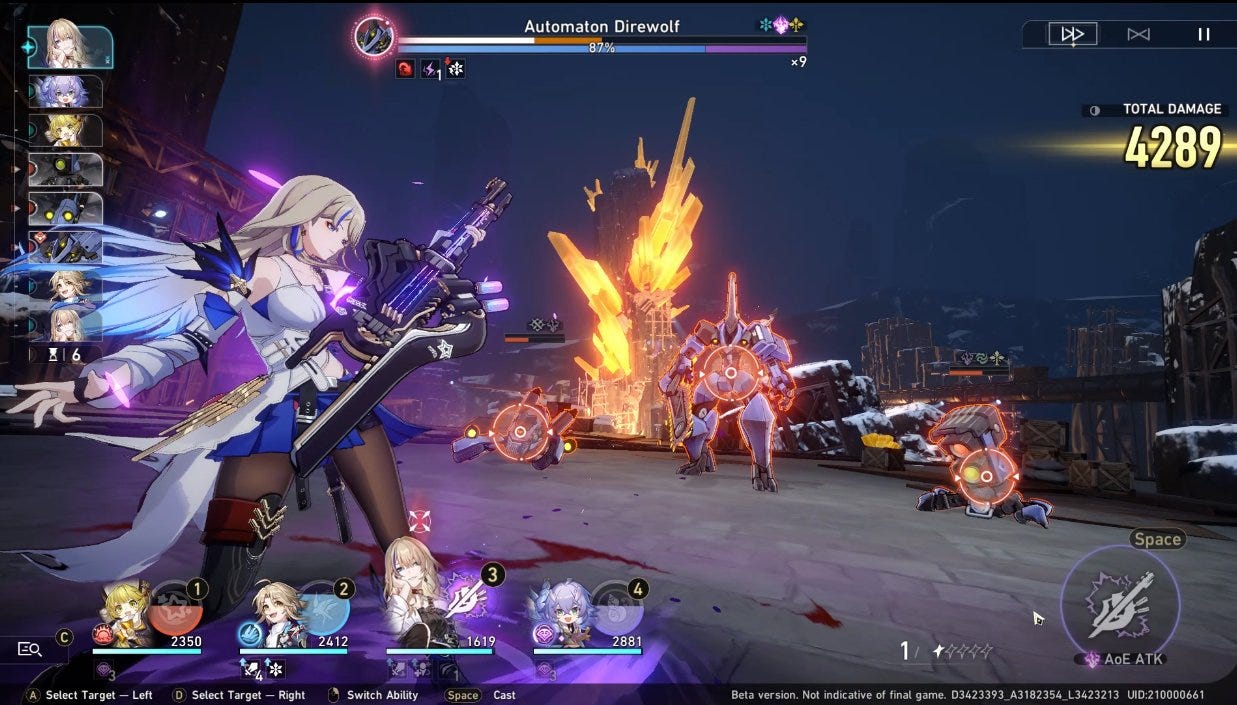Select the character portrait above HP 2412
Viewport: 1237px width, 705px height.
point(272,612)
